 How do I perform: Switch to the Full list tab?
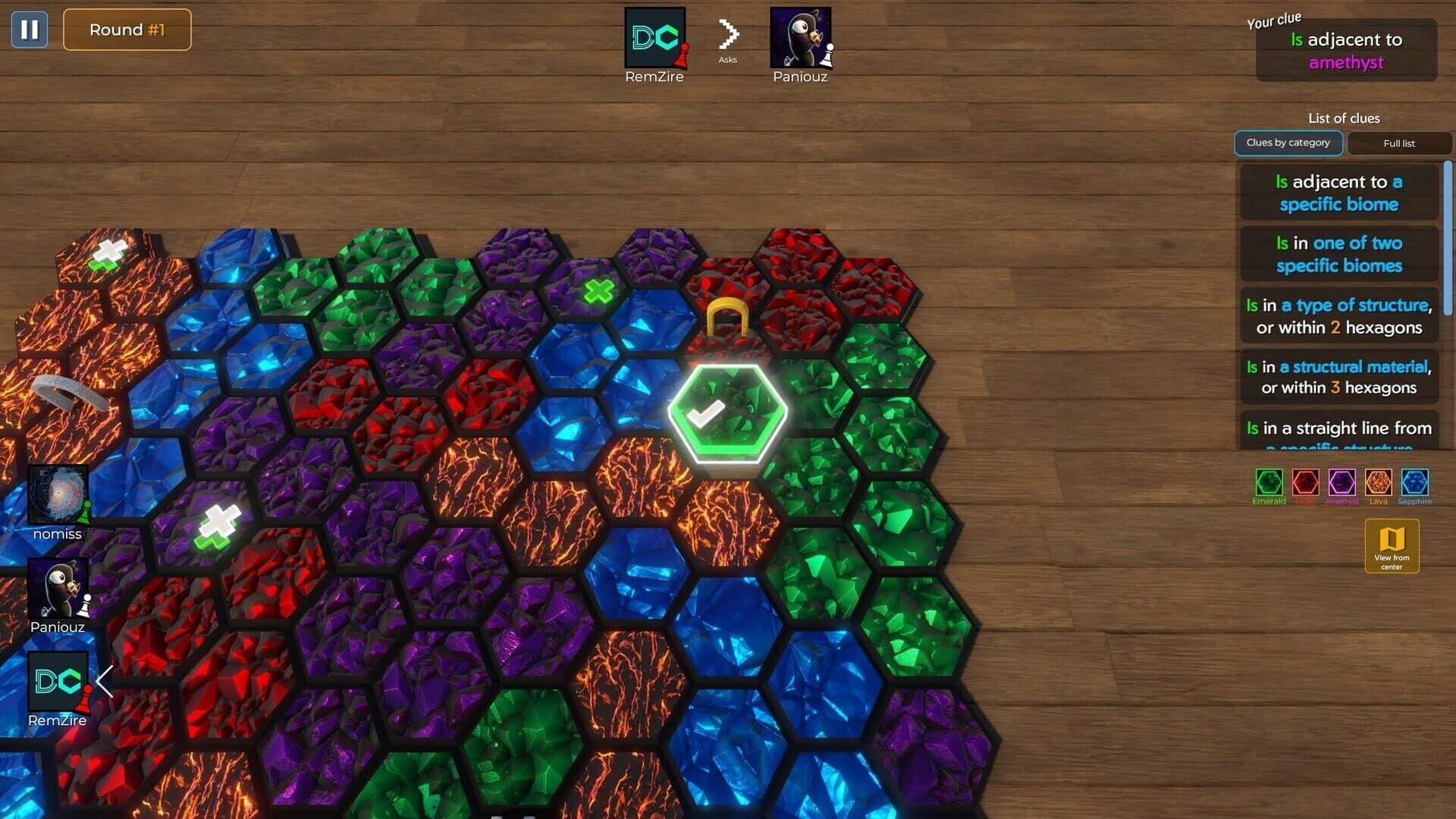(1399, 143)
